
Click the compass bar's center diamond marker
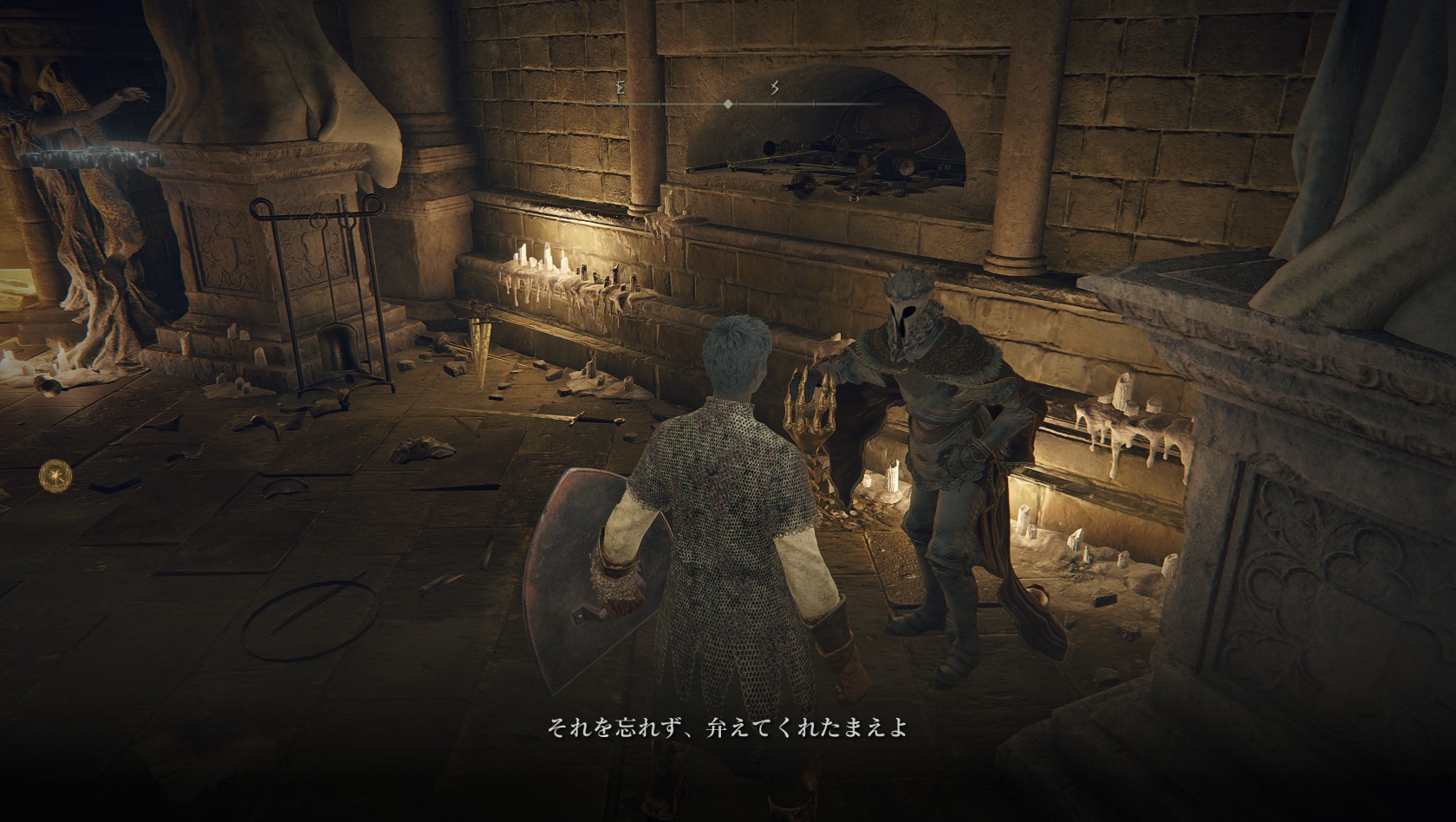728,104
